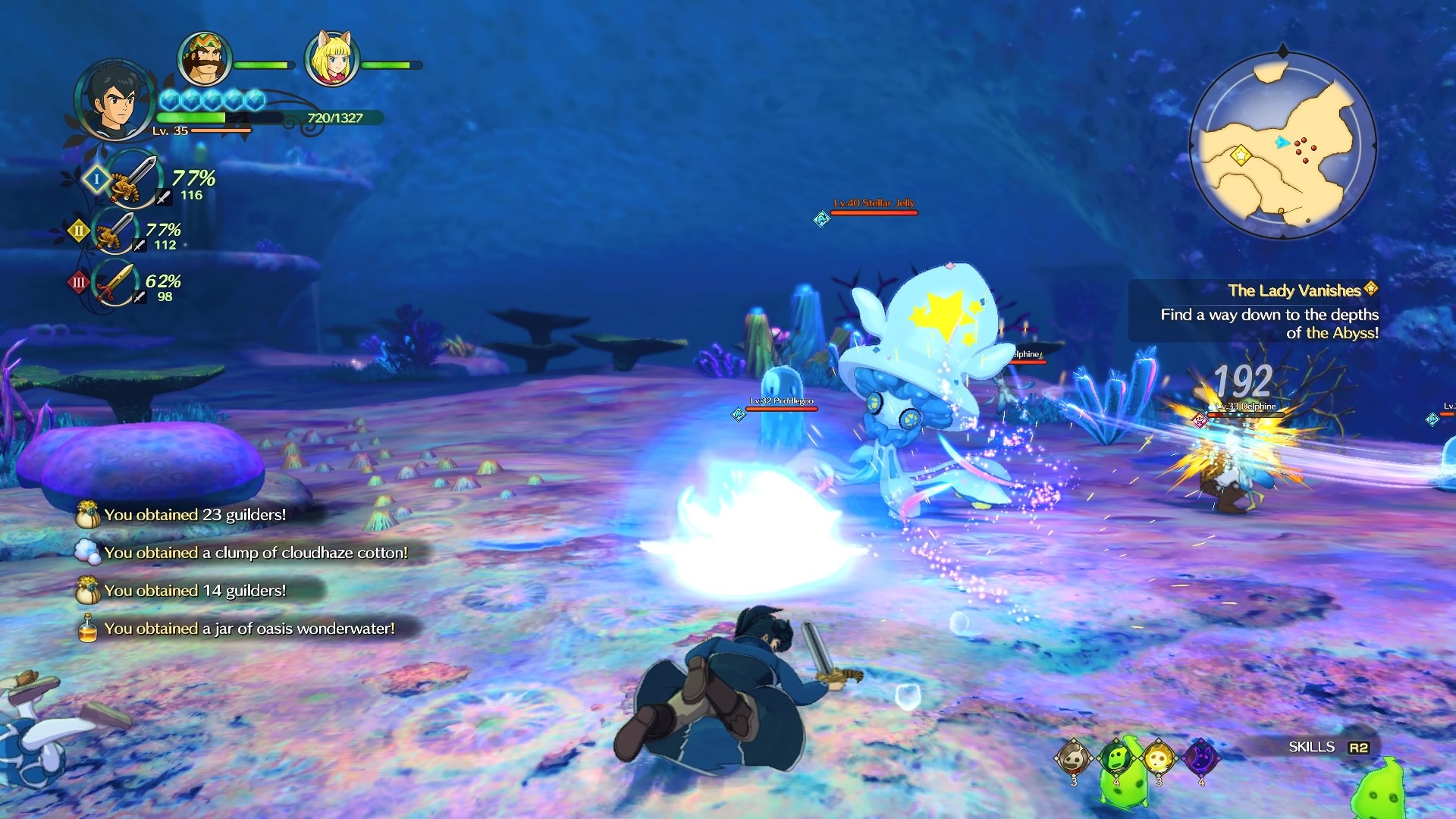
Task: Equip weapon slot II sword
Action: pyautogui.click(x=114, y=231)
